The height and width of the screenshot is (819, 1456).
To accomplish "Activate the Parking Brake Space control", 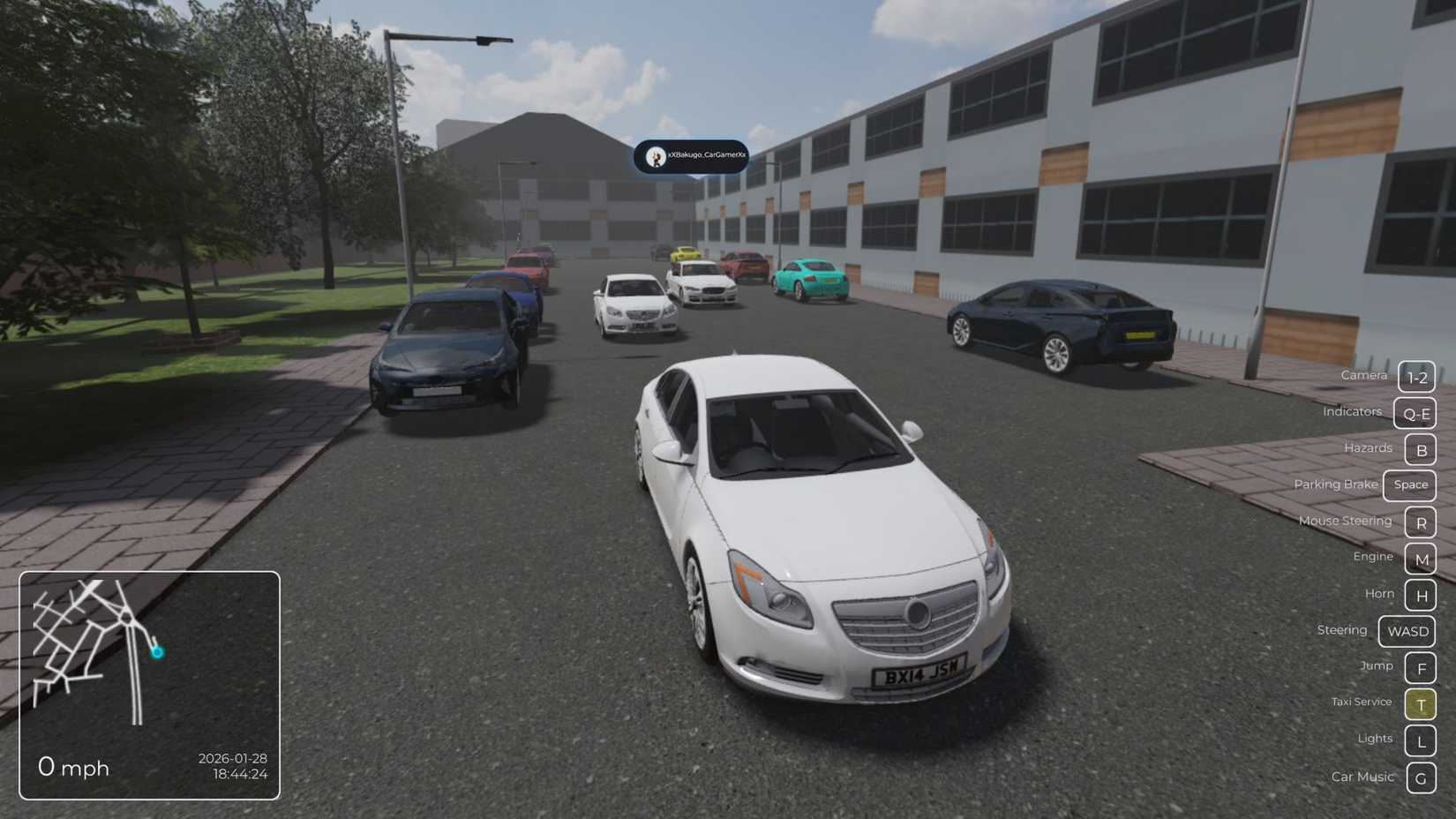I will (1409, 485).
